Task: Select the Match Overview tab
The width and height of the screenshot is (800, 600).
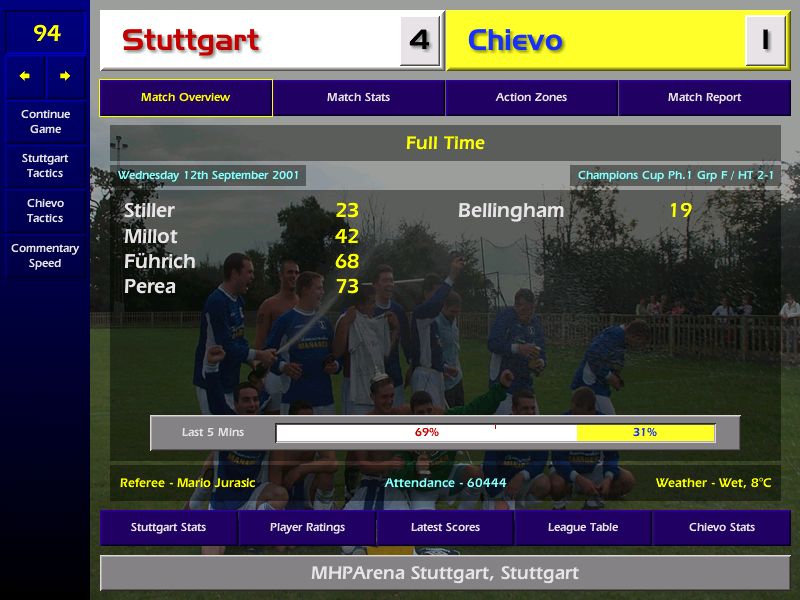Action: click(185, 98)
